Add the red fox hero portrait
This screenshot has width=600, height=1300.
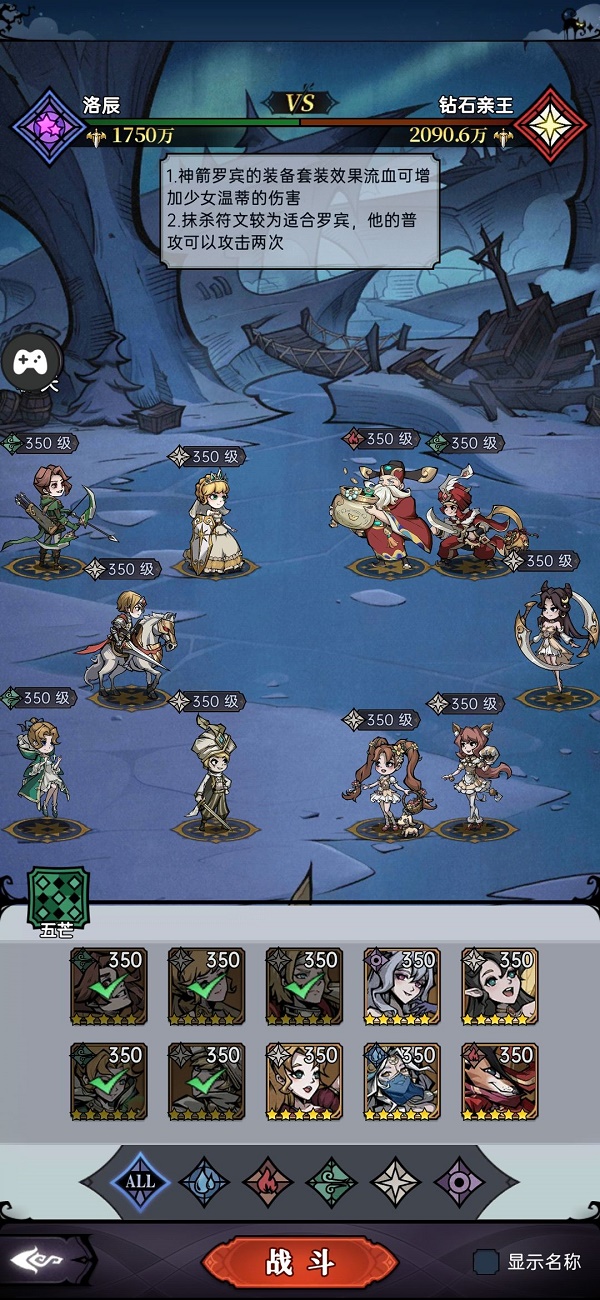pyautogui.click(x=500, y=1081)
